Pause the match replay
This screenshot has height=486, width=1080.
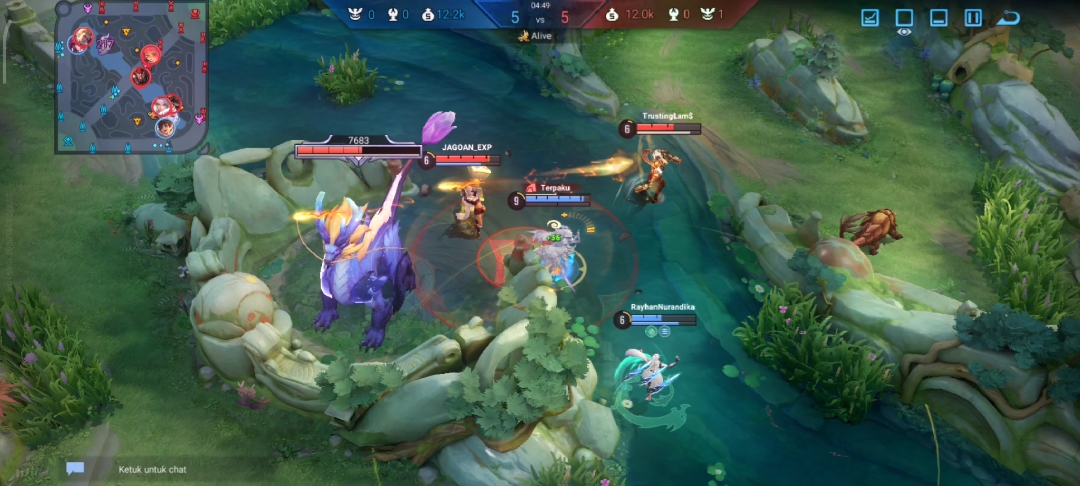coord(972,18)
